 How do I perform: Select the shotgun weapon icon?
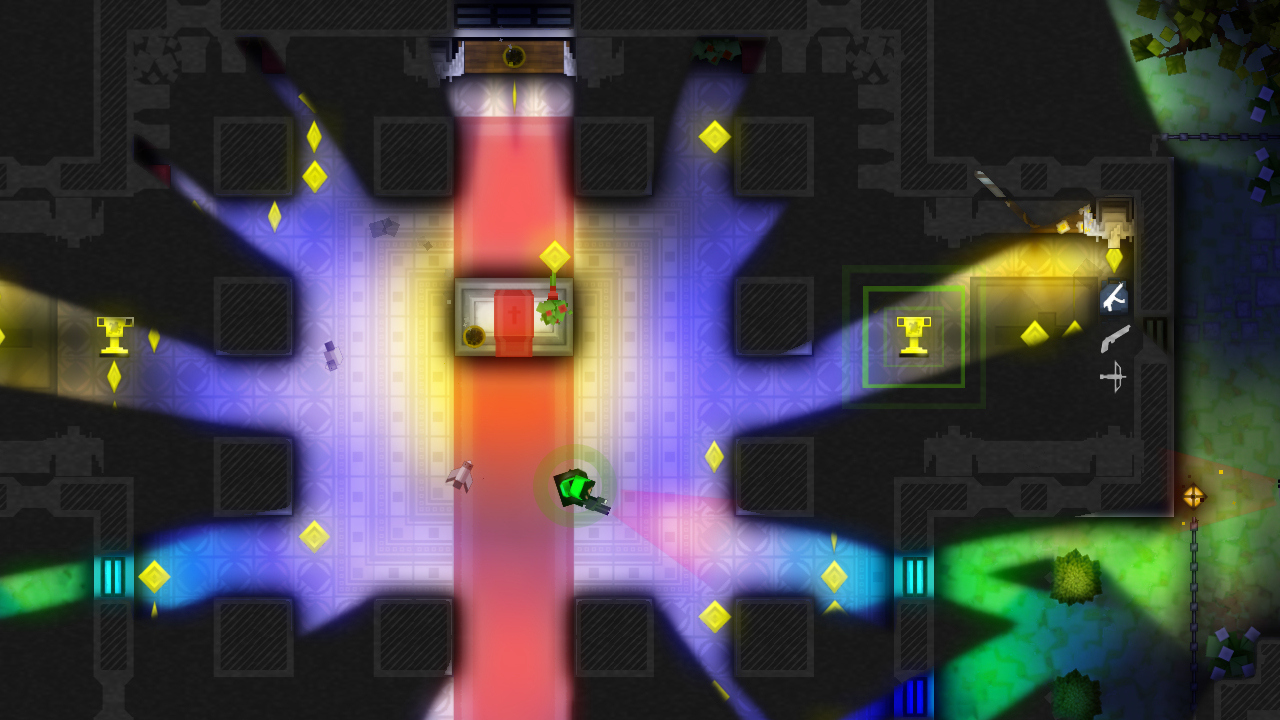tap(1117, 340)
